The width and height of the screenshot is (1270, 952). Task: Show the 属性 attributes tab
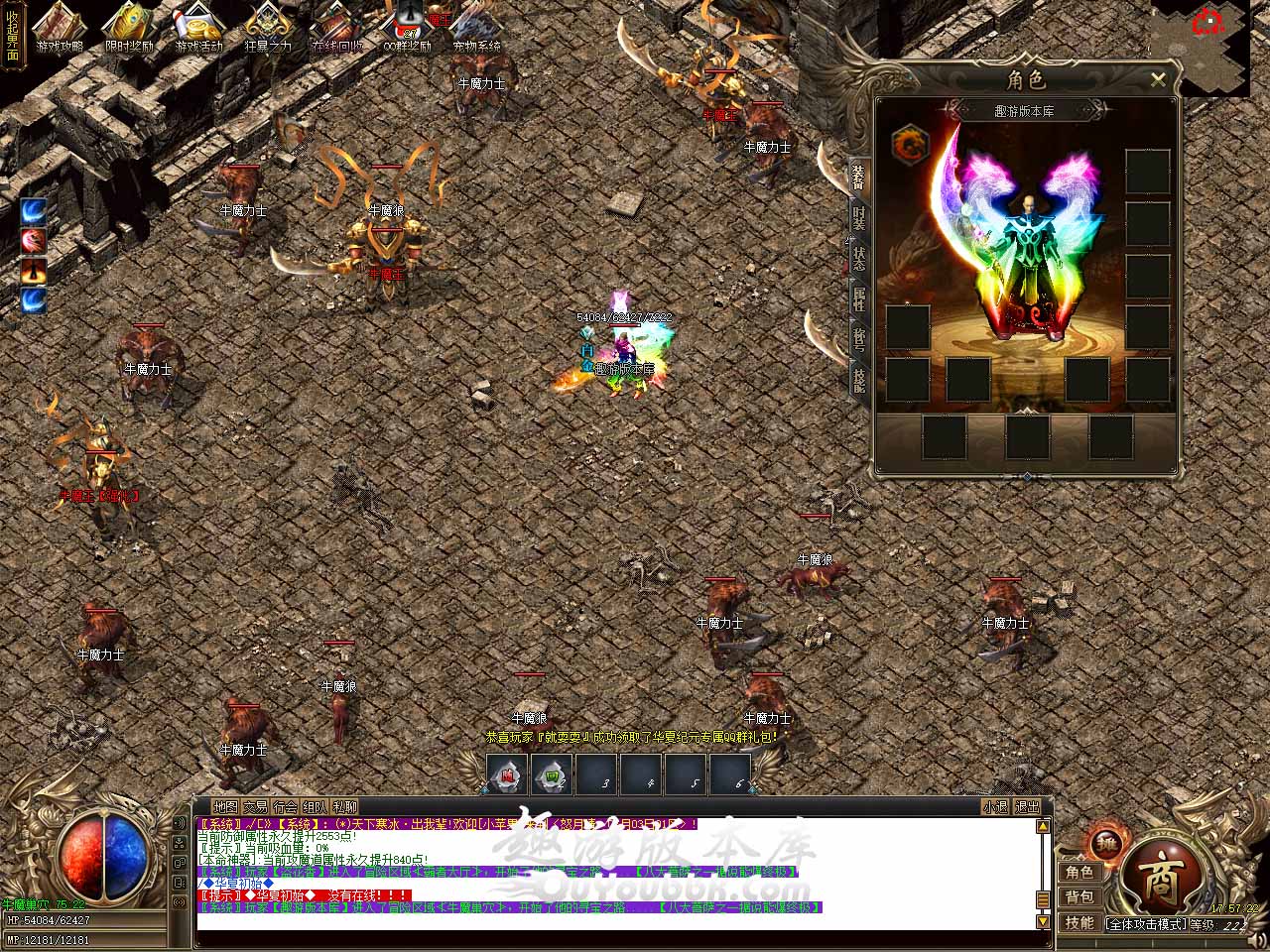[859, 297]
